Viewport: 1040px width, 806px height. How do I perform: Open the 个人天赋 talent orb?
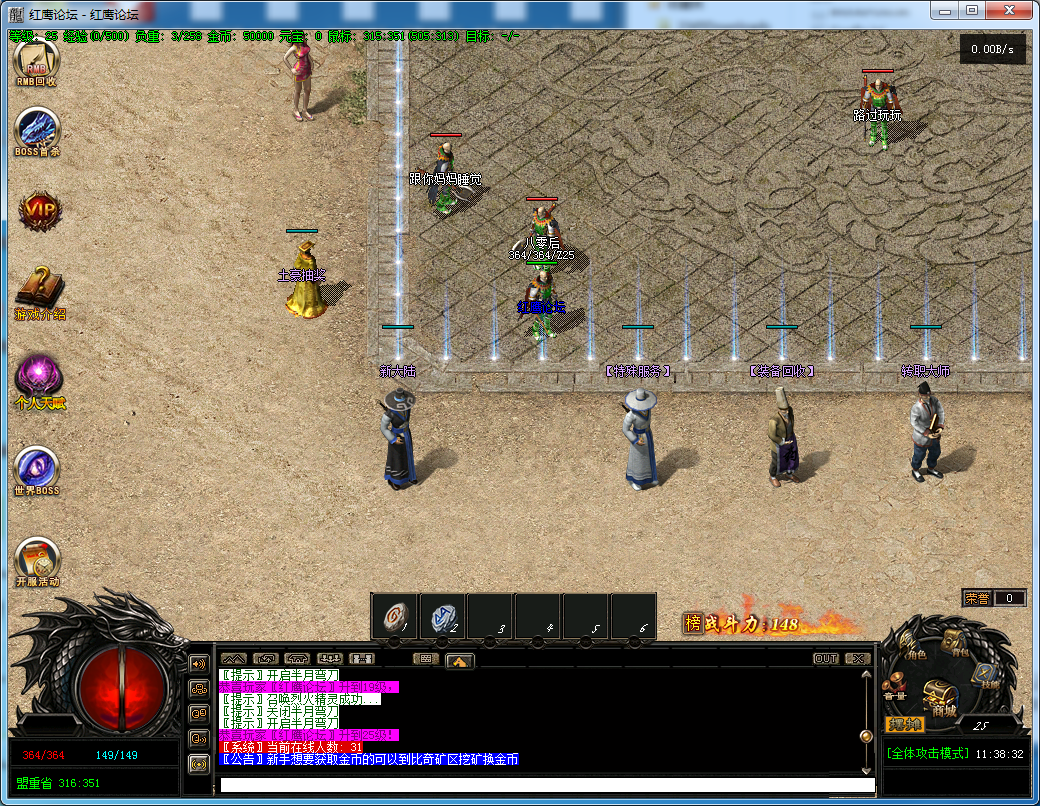39,377
